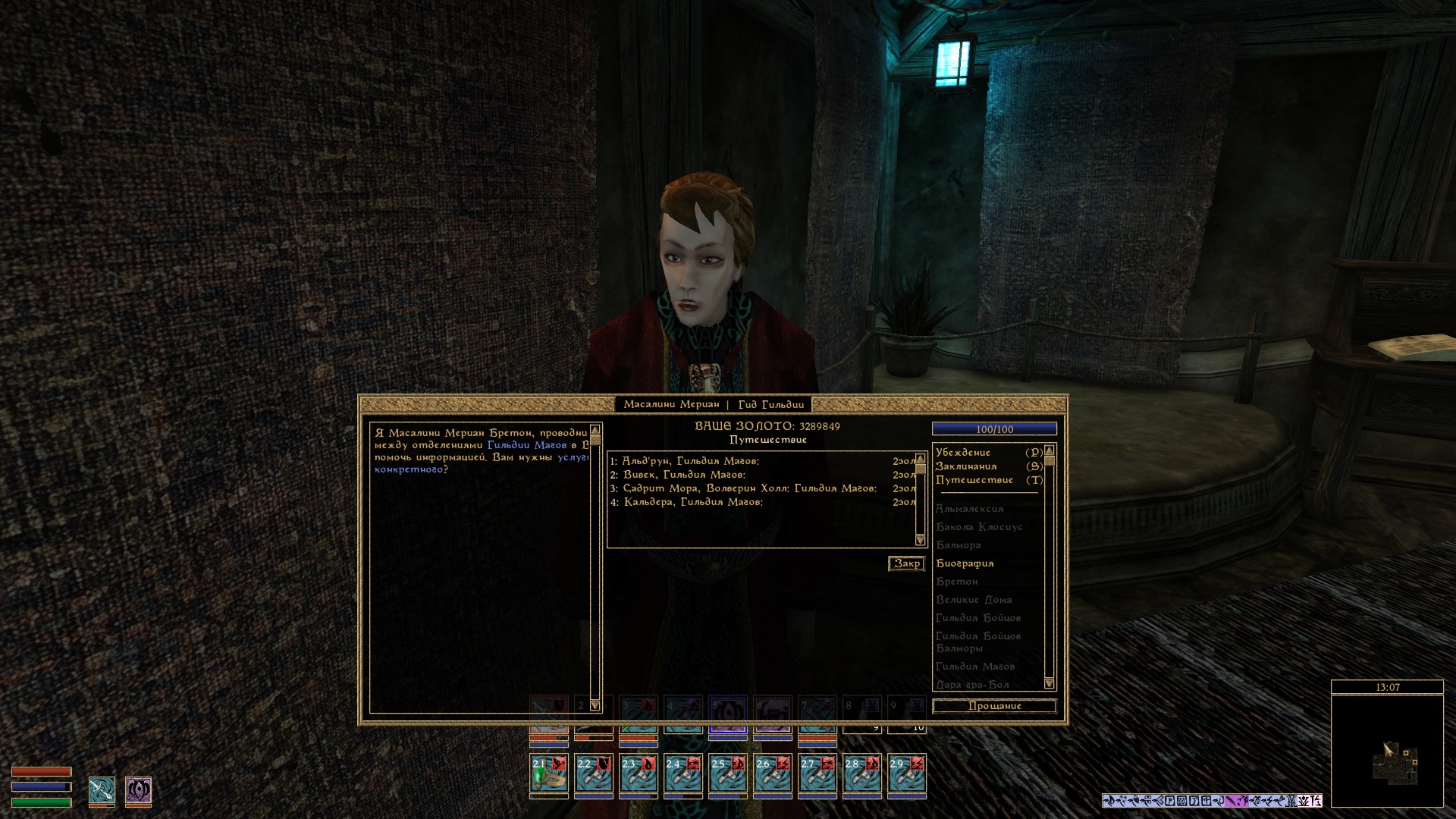Screen dimensions: 1456x819
Task: Select hotbar slot labeled 2.5
Action: click(728, 773)
